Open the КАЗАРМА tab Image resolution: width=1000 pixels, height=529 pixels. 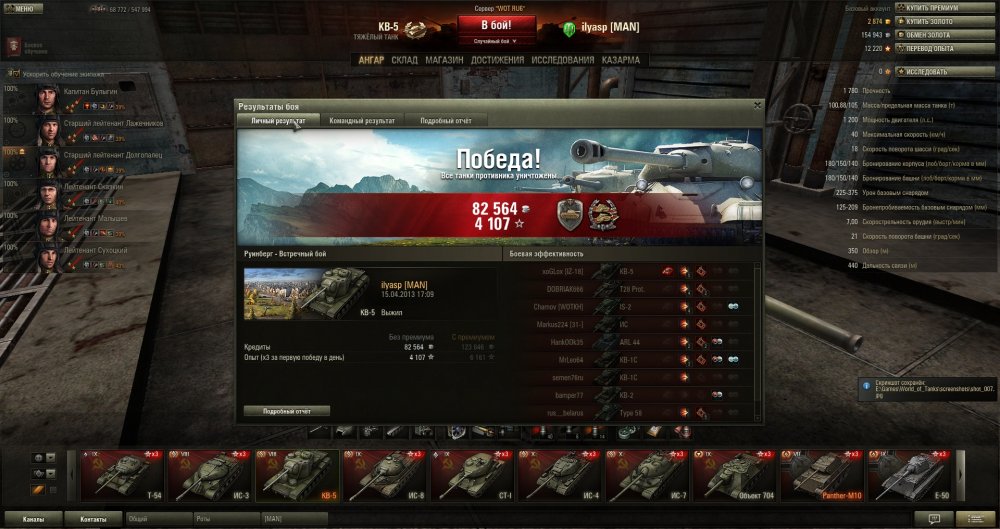tap(622, 60)
